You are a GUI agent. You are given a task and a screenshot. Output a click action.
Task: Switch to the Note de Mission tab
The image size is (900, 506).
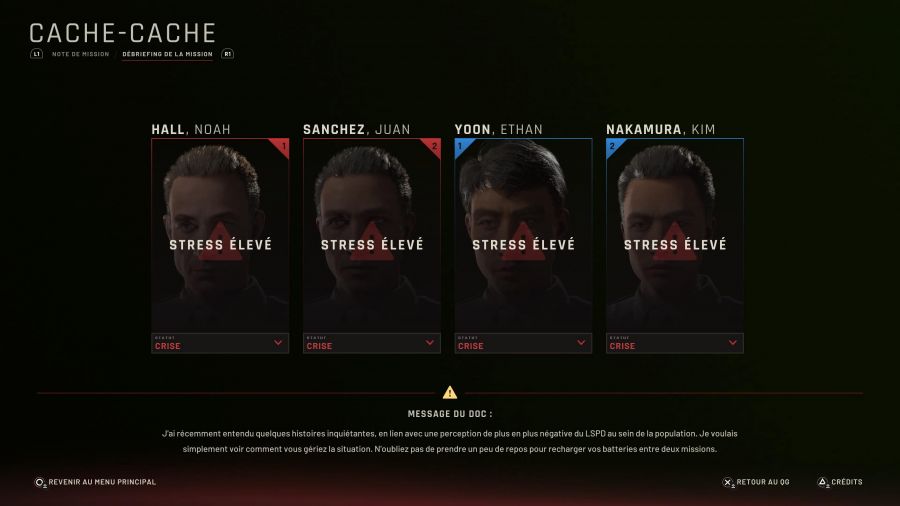pos(81,54)
